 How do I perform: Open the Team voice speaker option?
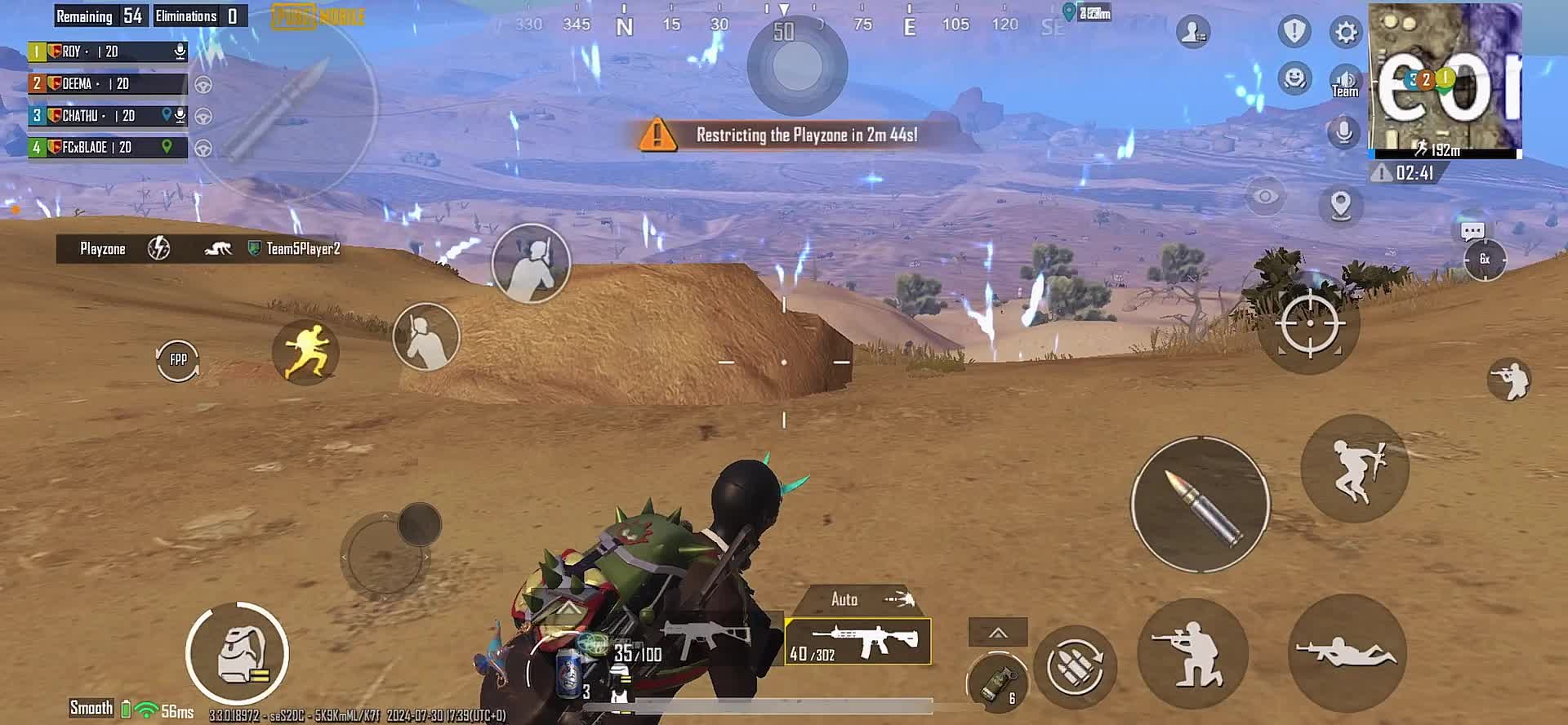click(1345, 82)
